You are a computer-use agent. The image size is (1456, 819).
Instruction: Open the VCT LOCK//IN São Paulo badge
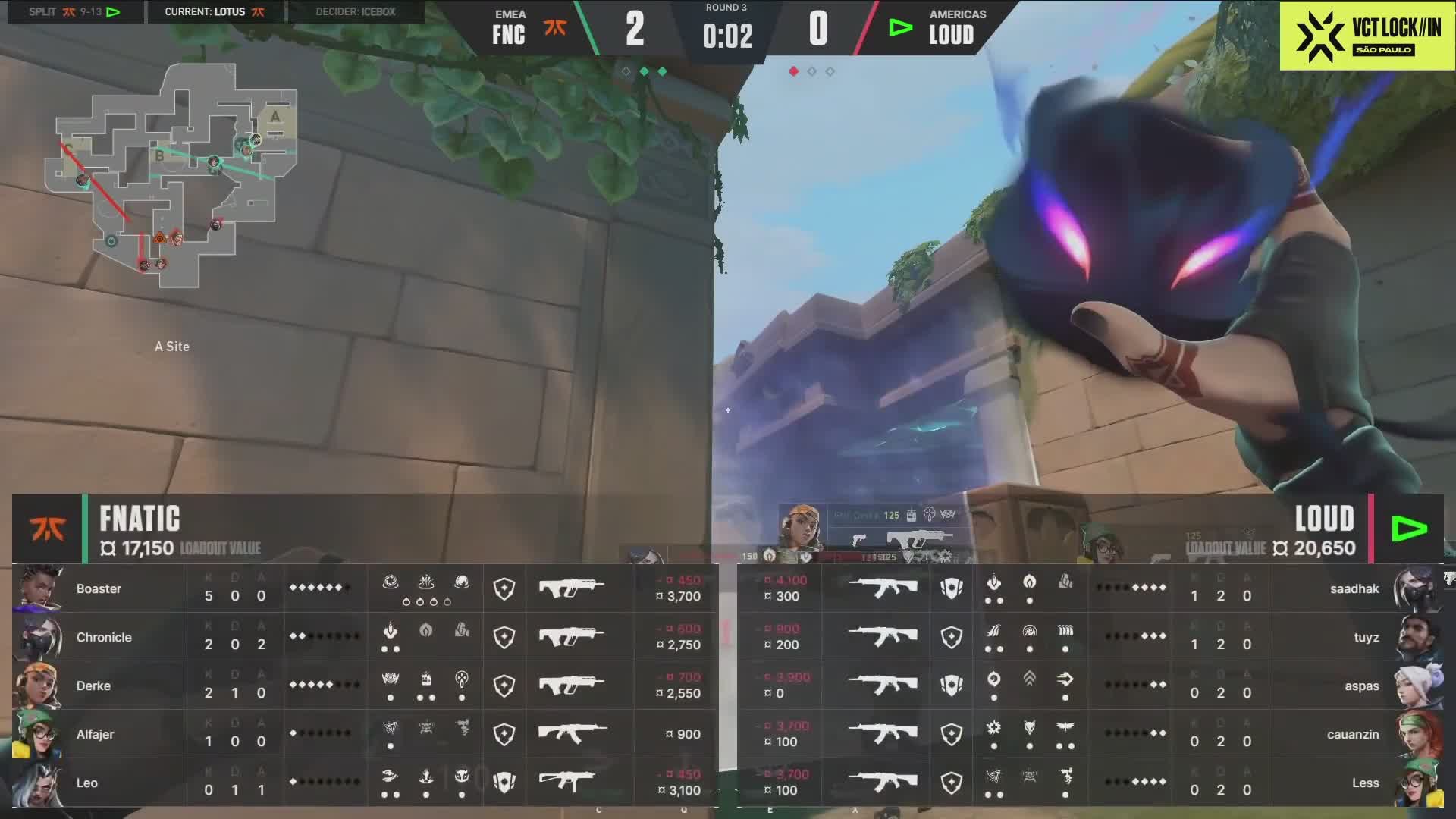pyautogui.click(x=1367, y=36)
